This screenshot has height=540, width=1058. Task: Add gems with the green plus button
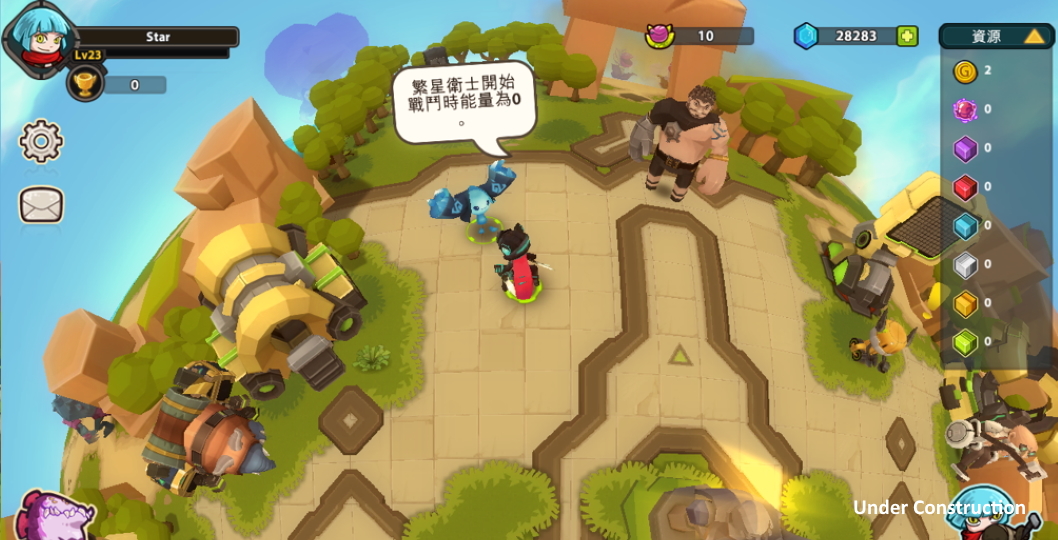pyautogui.click(x=906, y=36)
